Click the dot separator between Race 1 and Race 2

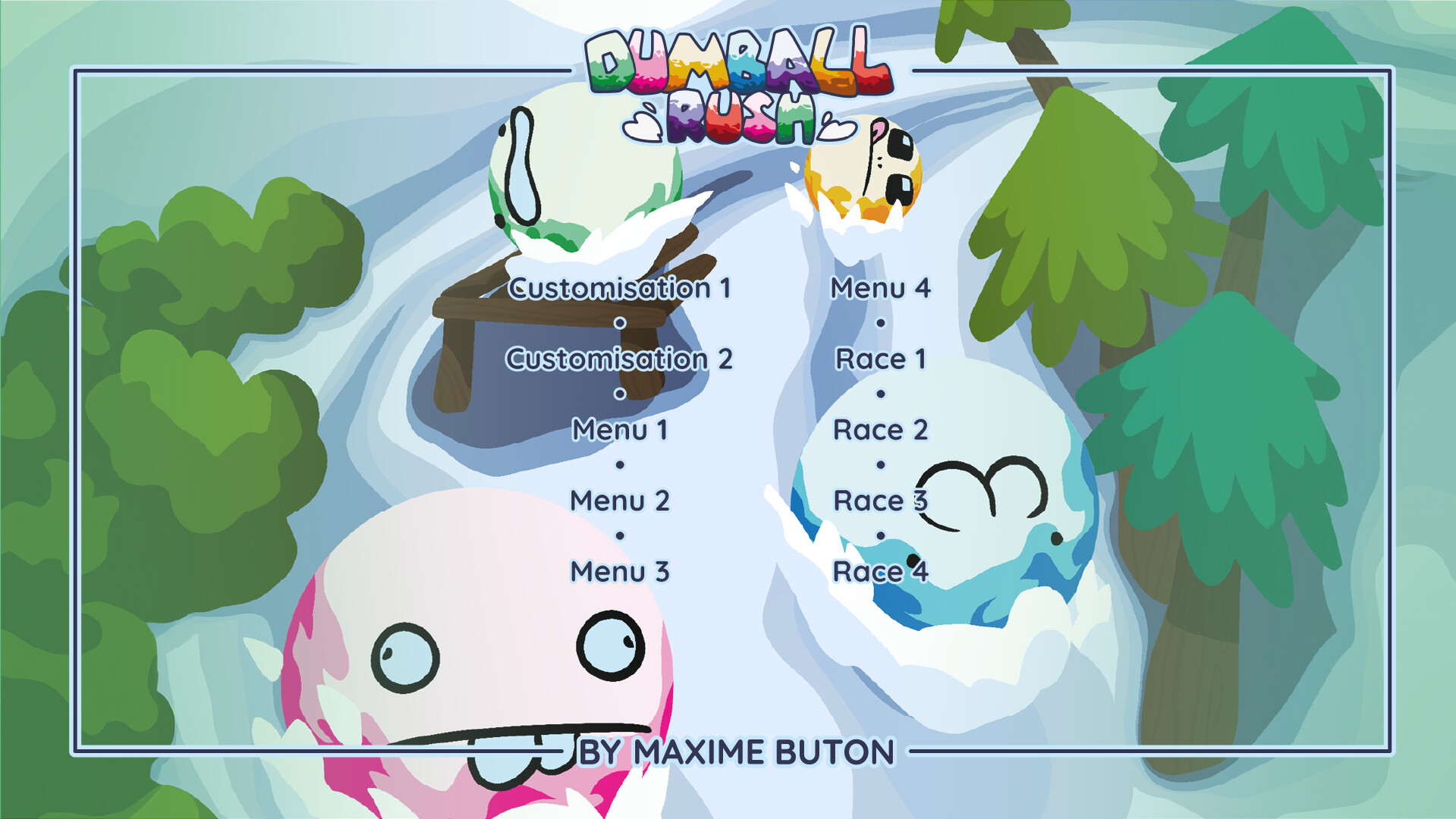coord(879,394)
